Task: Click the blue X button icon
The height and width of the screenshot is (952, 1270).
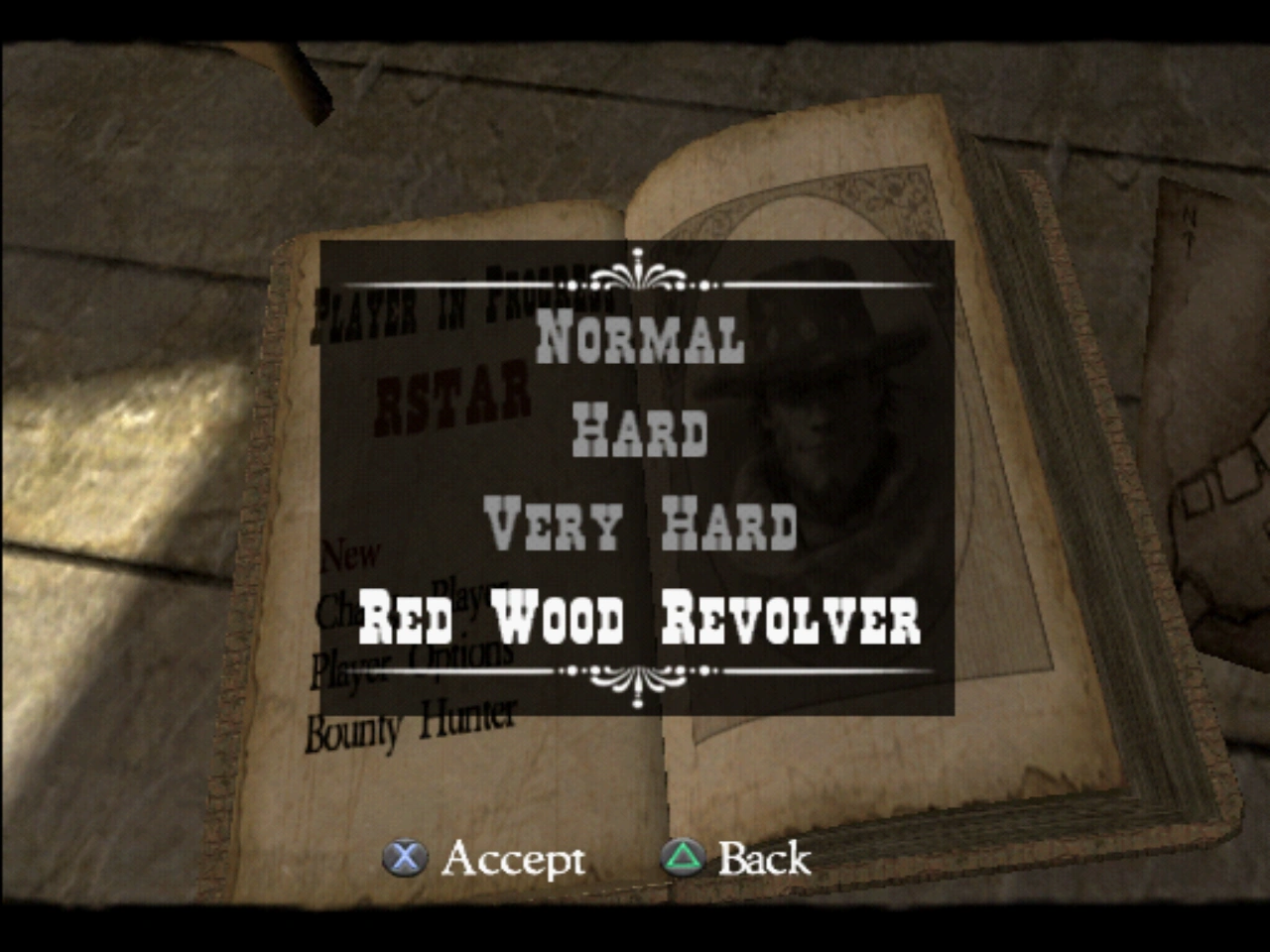Action: (406, 859)
